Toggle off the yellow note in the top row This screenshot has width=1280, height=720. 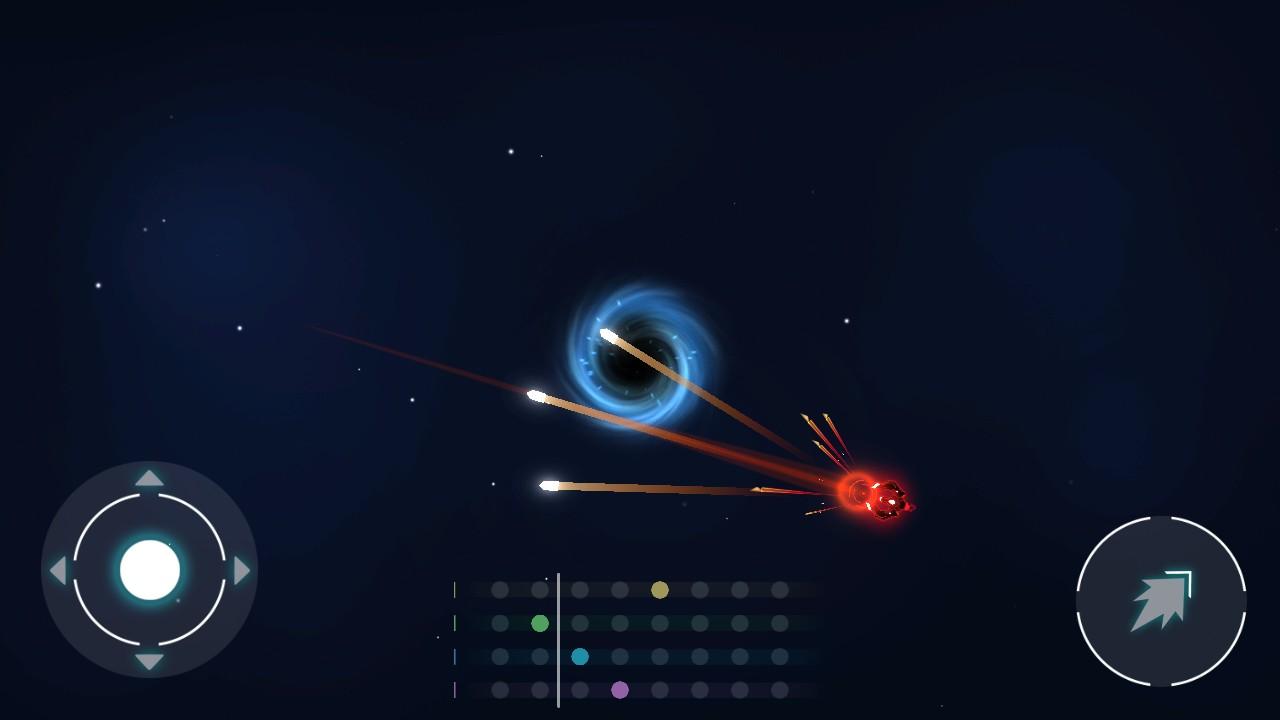(x=659, y=590)
